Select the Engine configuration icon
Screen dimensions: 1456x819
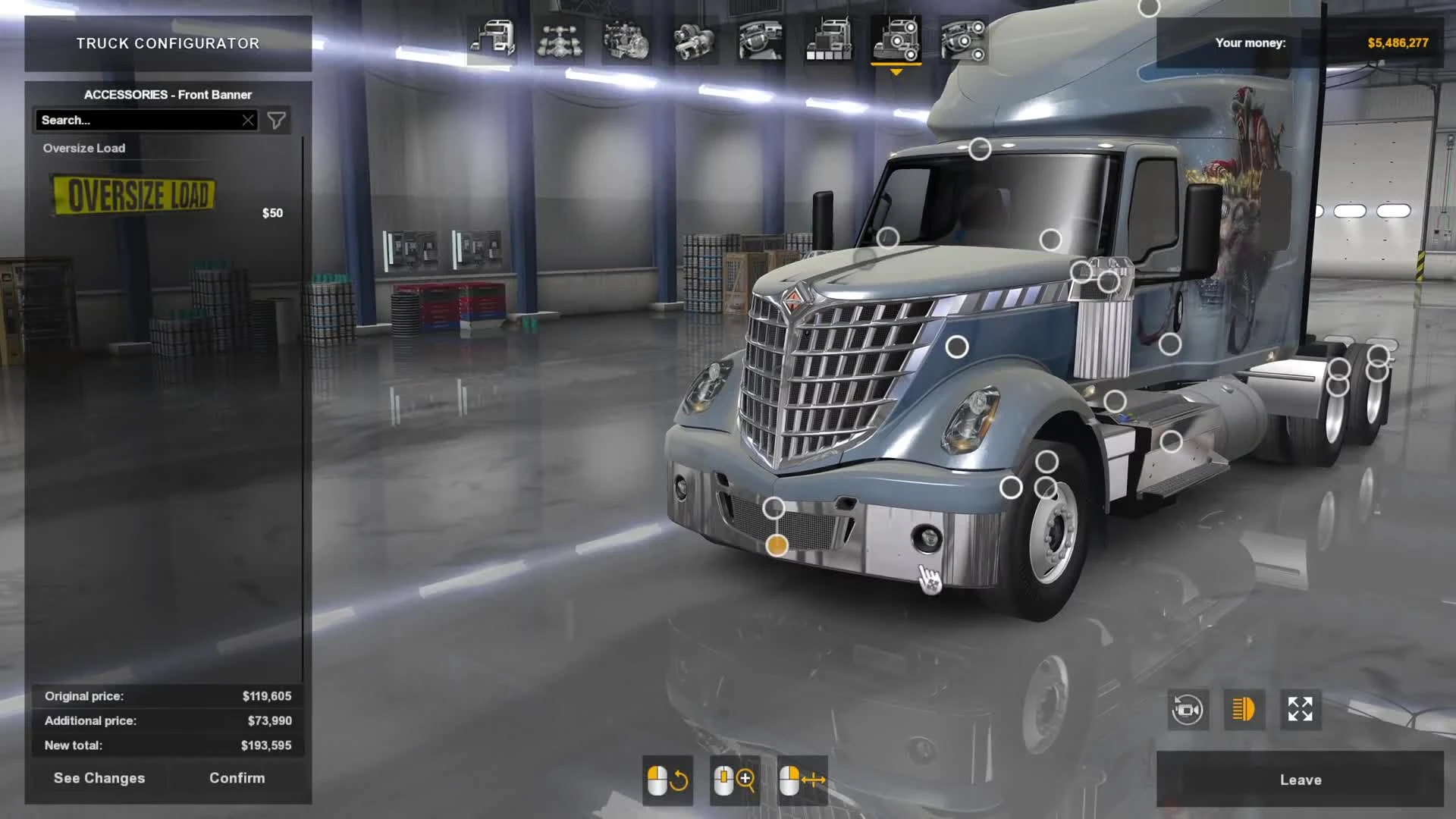point(625,42)
